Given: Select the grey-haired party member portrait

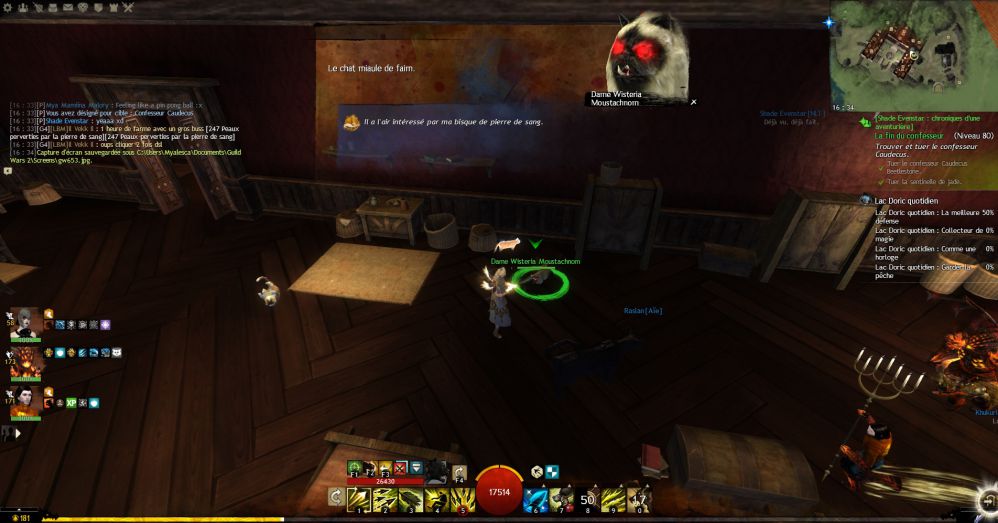Looking at the screenshot, I should [x=25, y=324].
